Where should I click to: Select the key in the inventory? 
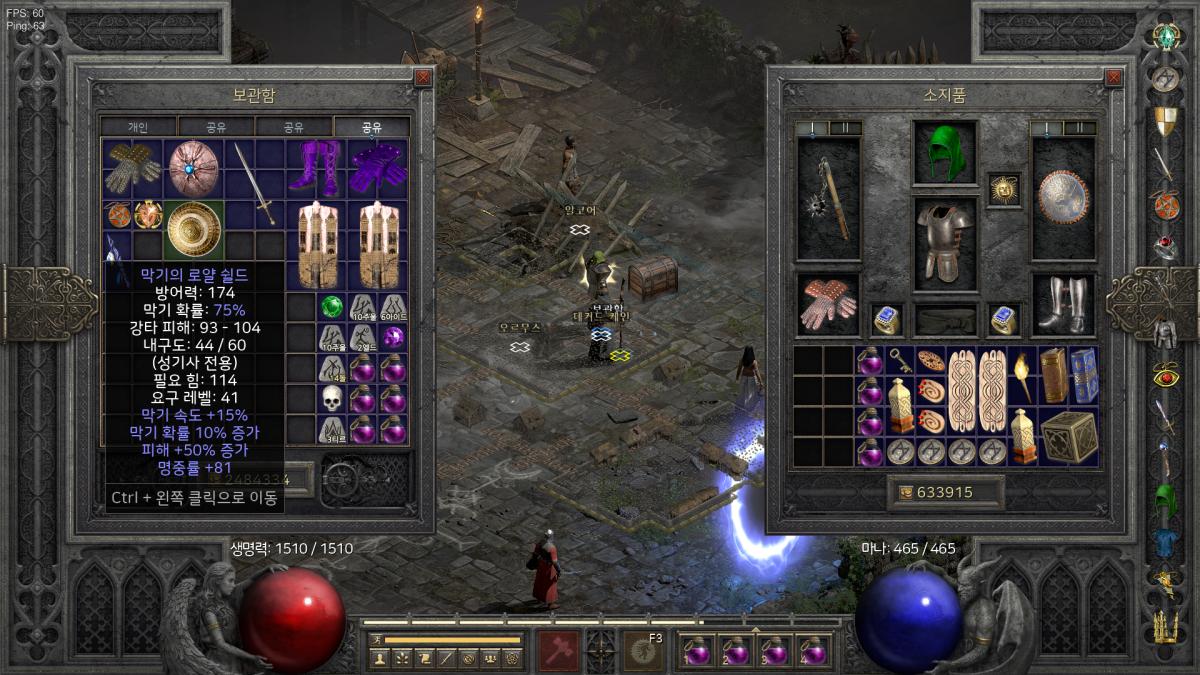click(x=901, y=361)
